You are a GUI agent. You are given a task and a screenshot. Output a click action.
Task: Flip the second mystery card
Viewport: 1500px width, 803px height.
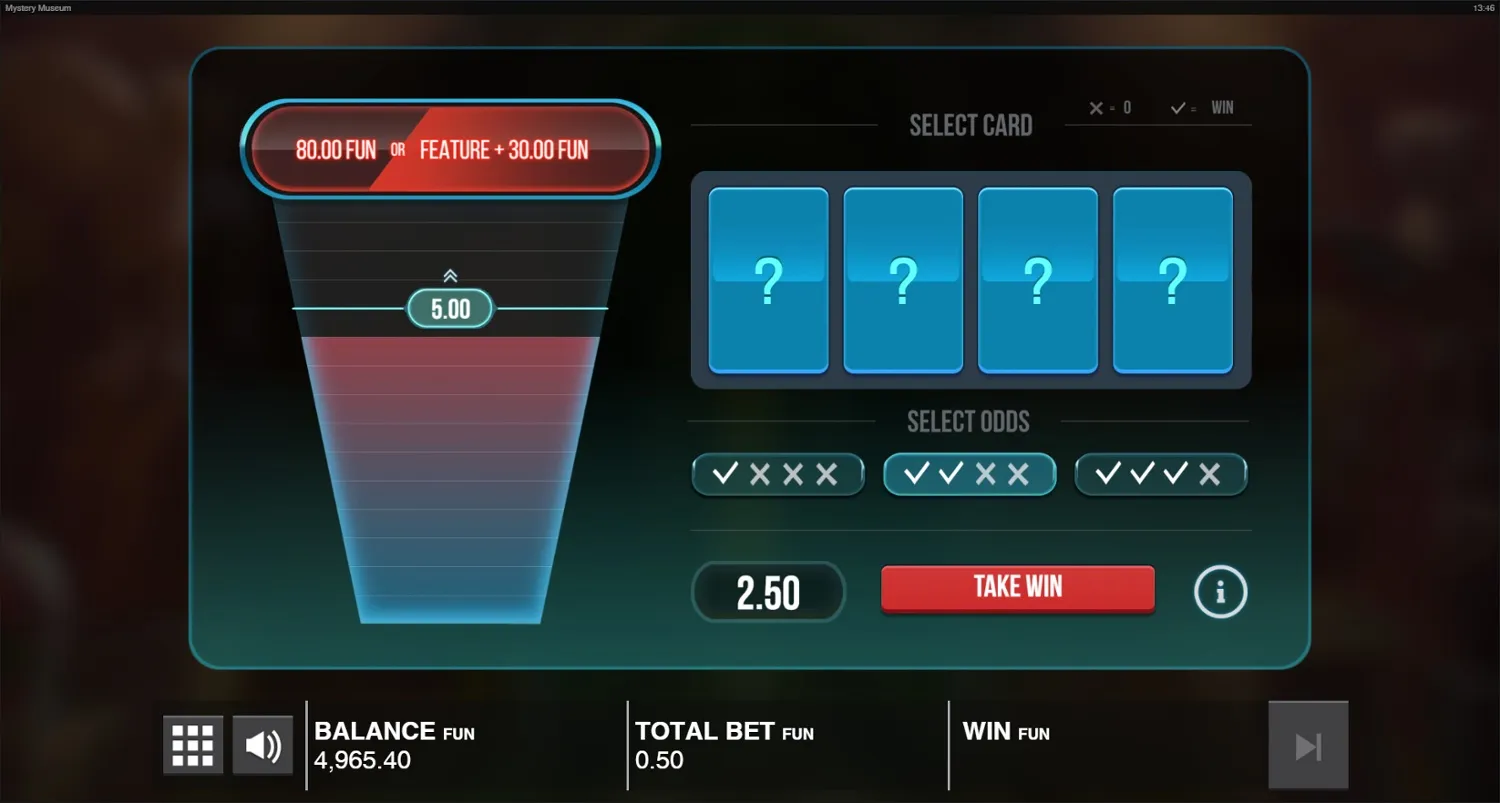tap(902, 281)
